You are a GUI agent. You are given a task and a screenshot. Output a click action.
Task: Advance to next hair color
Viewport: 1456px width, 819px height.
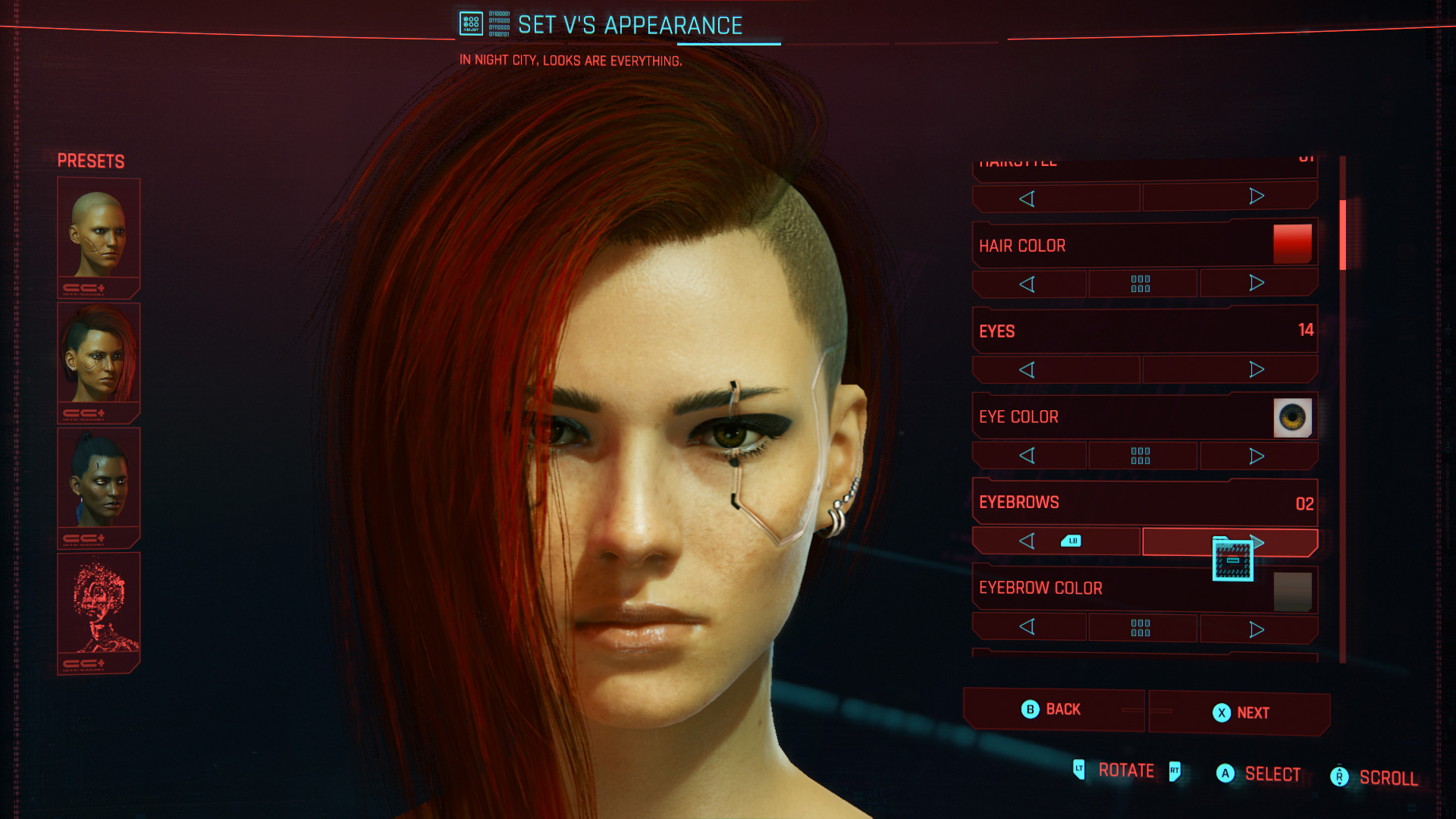(1257, 284)
